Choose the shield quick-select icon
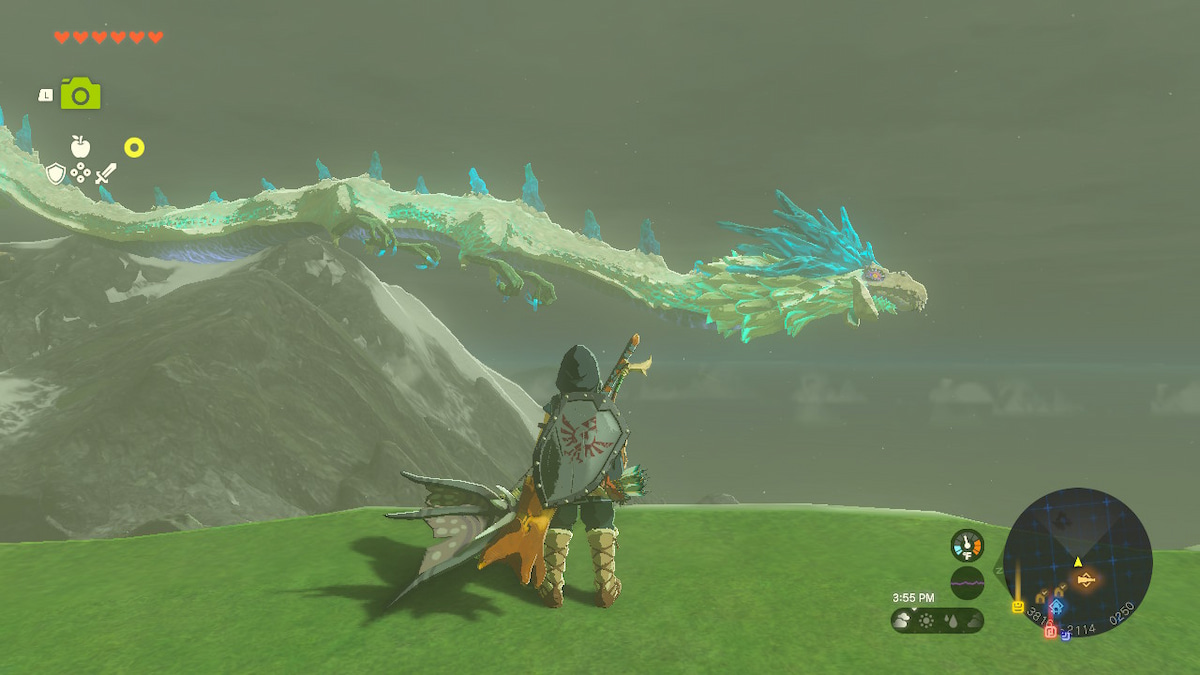Screen dimensions: 1200x675 [56, 174]
